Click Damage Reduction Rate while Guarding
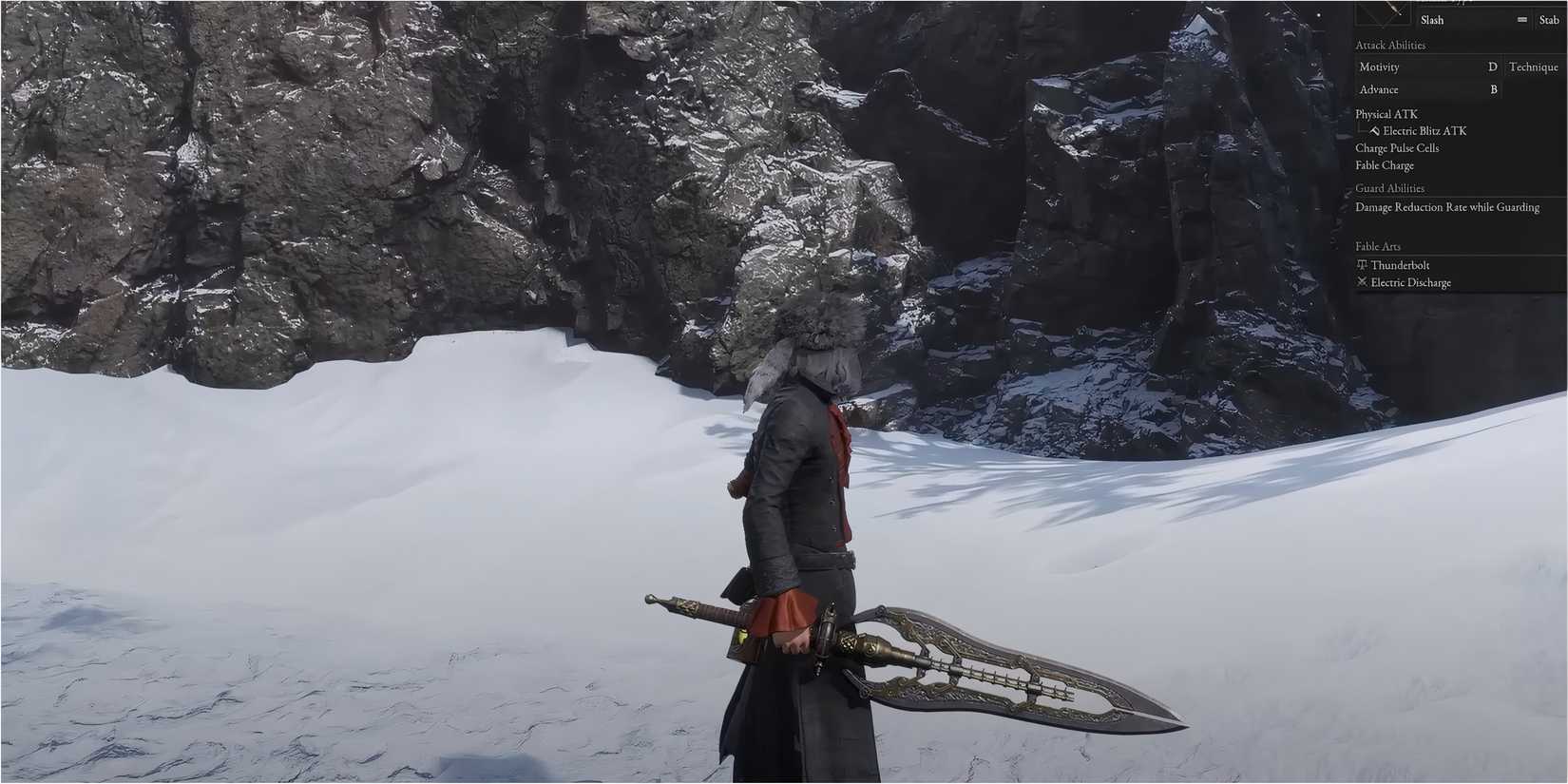Screen dimensions: 1568x784 click(1447, 207)
